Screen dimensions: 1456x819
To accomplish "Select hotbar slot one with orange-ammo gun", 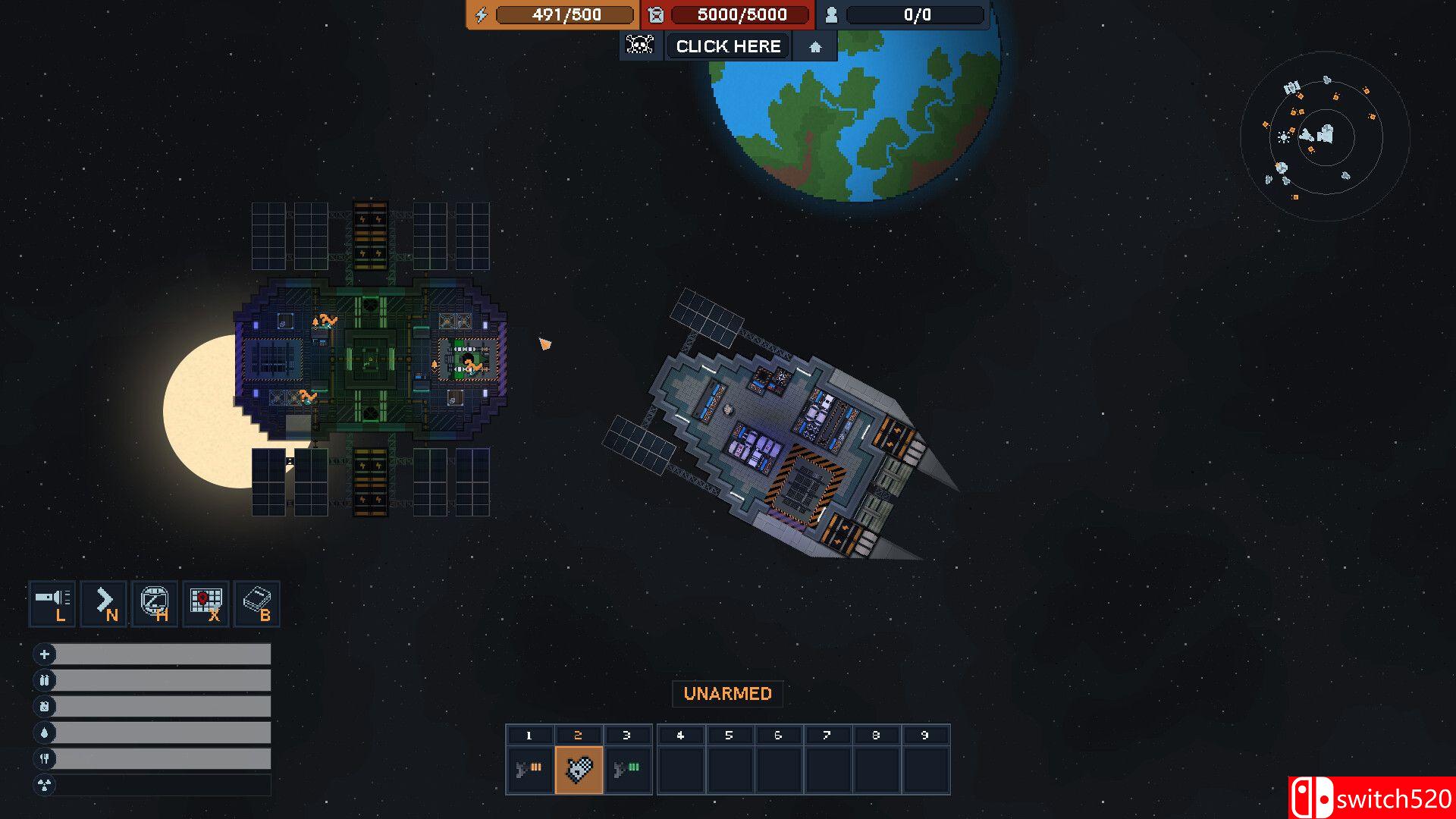I will click(x=529, y=770).
